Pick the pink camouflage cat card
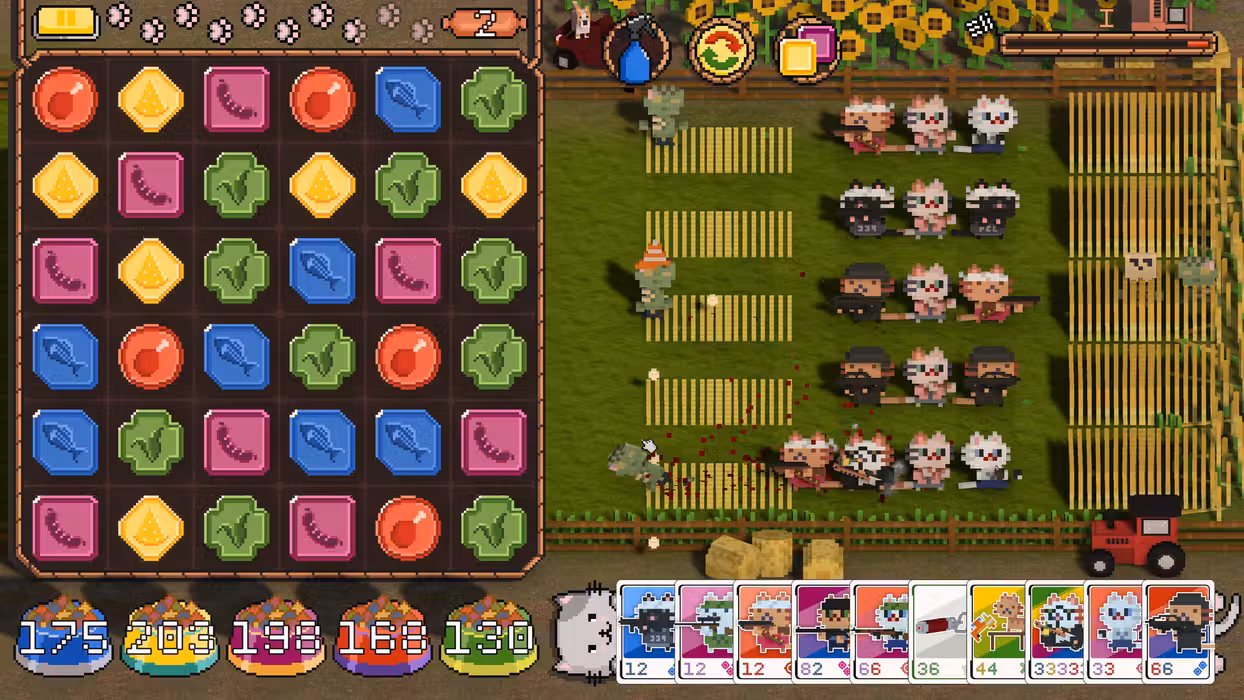The image size is (1244, 700). click(706, 630)
